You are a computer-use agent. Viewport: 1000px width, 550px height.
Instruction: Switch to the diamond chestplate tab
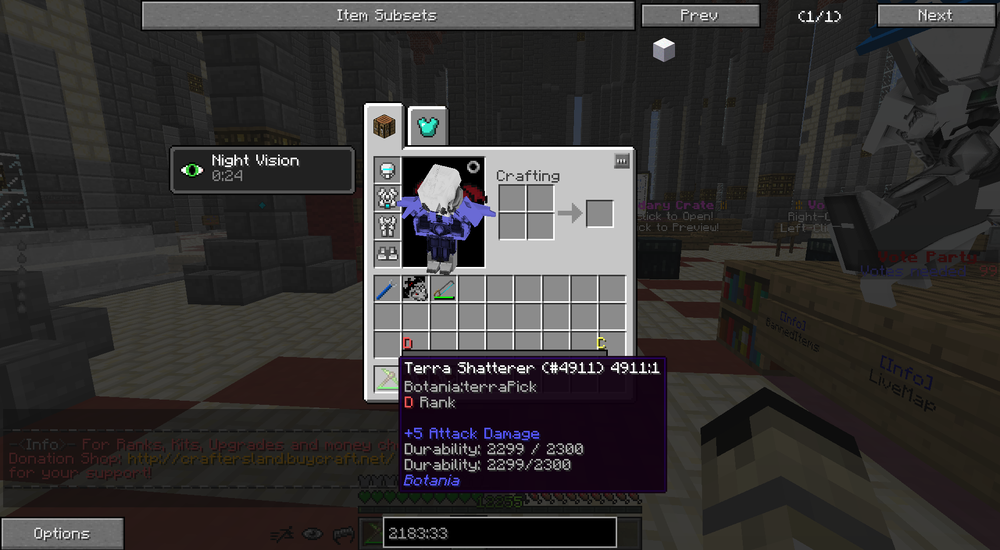click(x=427, y=127)
